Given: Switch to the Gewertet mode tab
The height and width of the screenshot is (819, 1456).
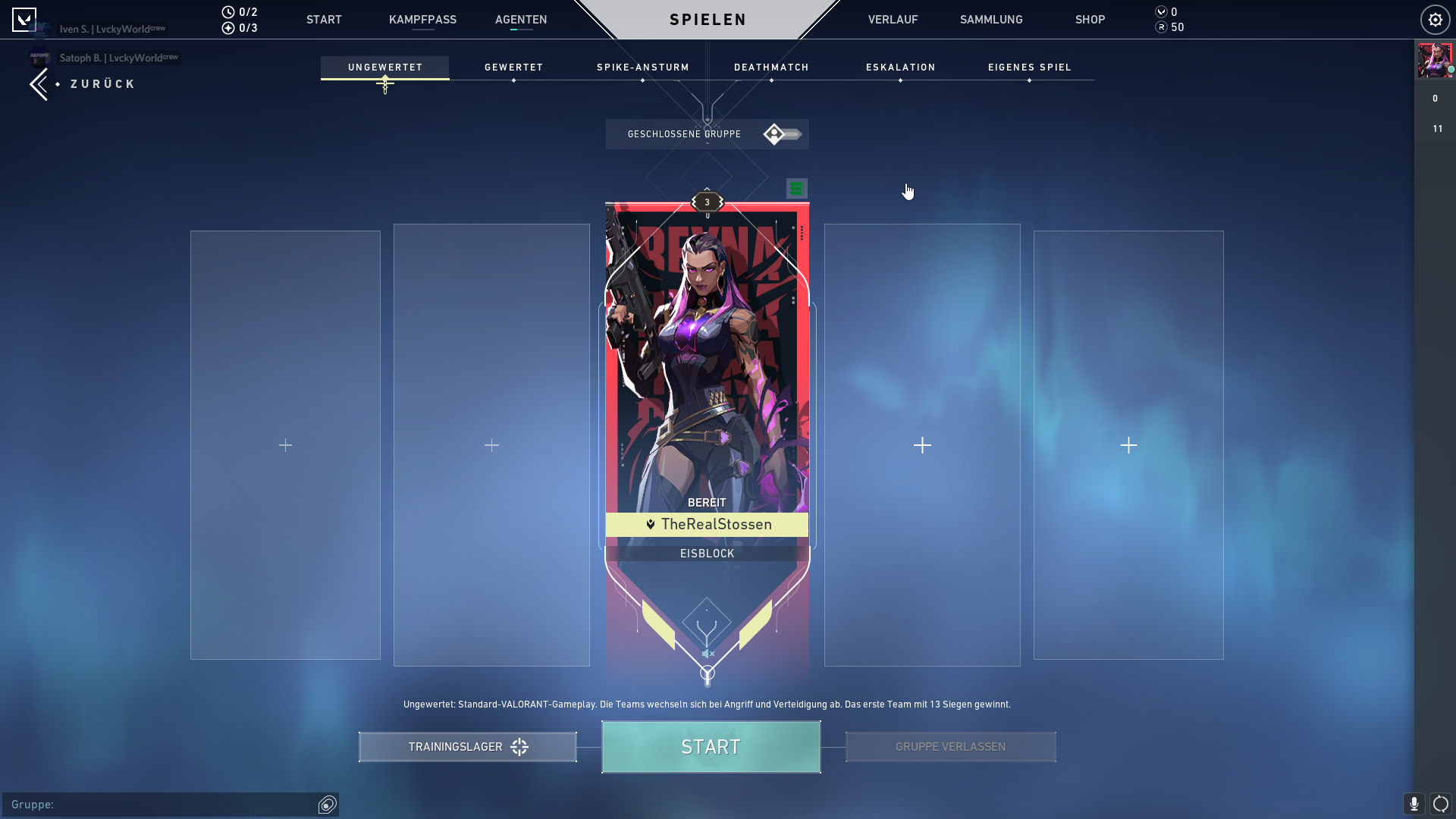Looking at the screenshot, I should [513, 67].
